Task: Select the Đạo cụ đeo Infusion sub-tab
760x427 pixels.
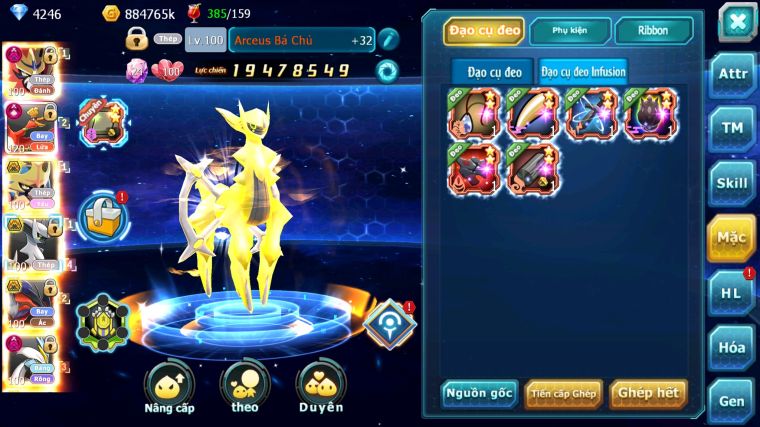Action: coord(584,71)
